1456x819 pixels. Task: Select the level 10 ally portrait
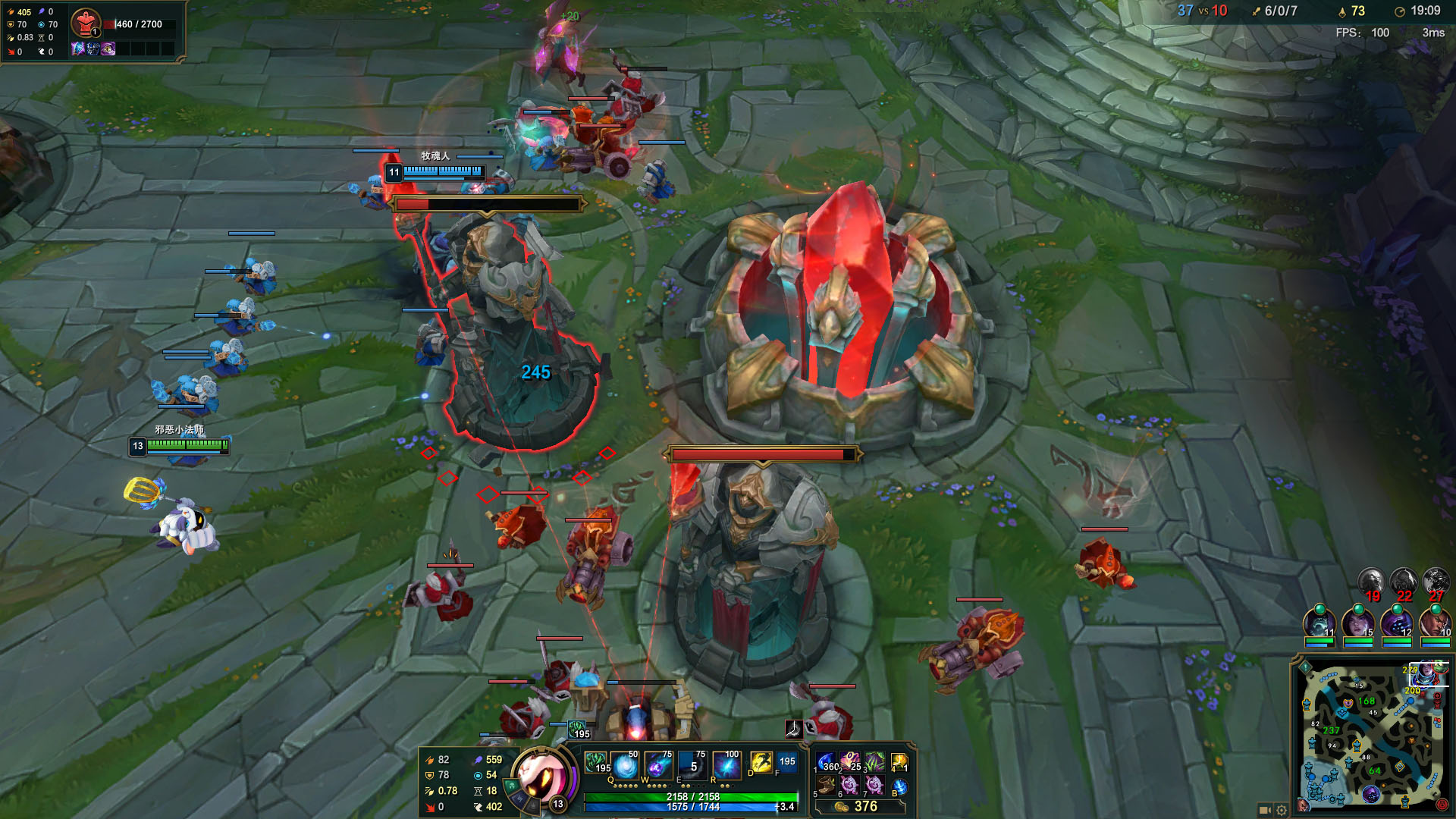(x=1435, y=623)
